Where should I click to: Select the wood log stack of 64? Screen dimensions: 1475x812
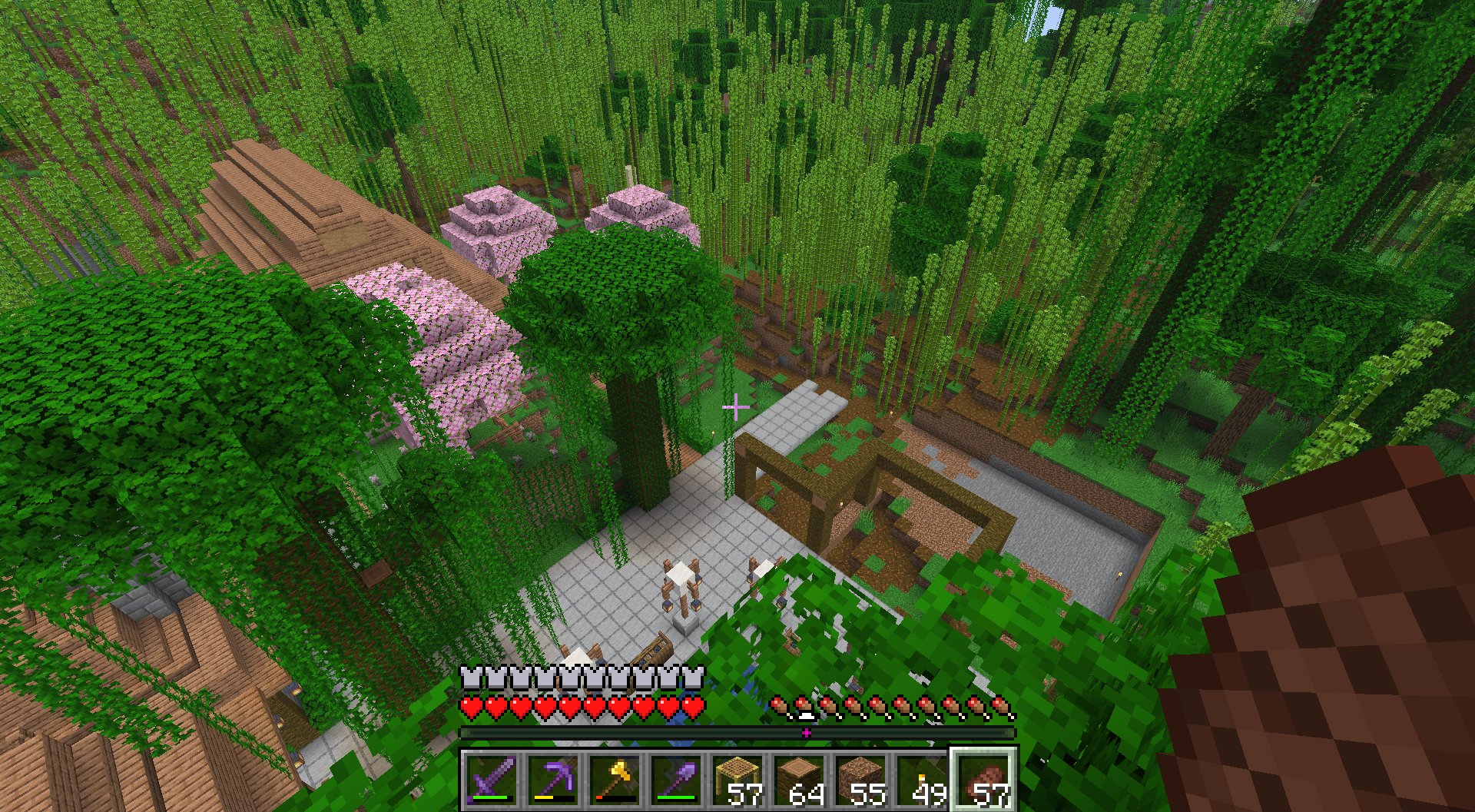point(800,779)
